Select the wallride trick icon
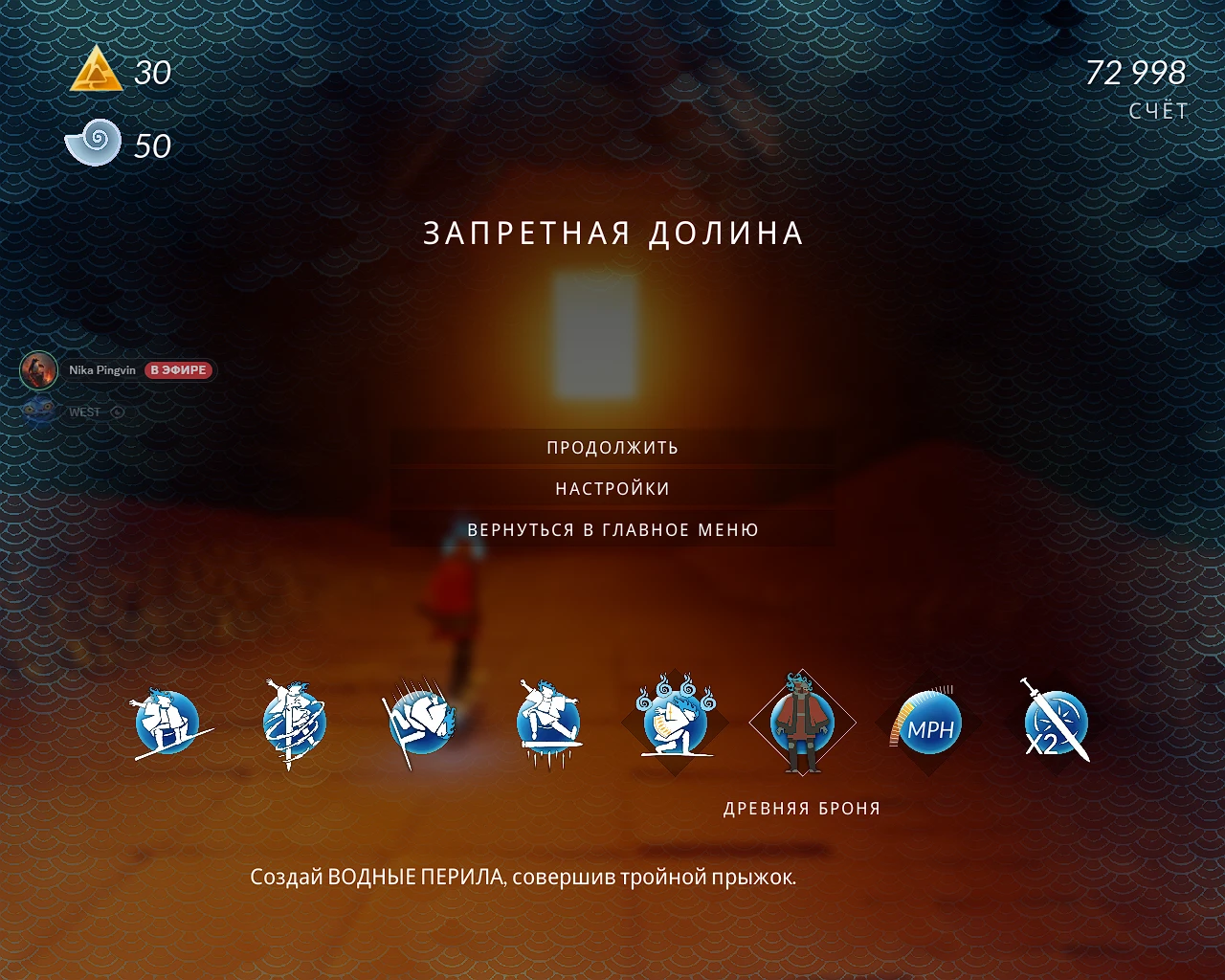The image size is (1225, 980). click(421, 724)
